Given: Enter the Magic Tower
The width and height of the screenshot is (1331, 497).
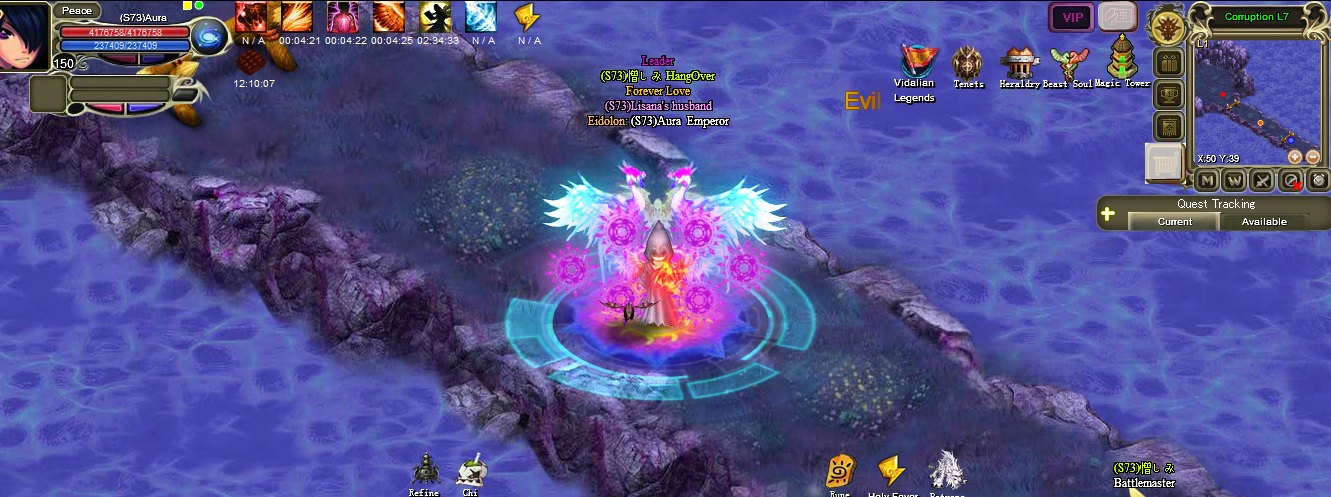Looking at the screenshot, I should click(x=1122, y=60).
